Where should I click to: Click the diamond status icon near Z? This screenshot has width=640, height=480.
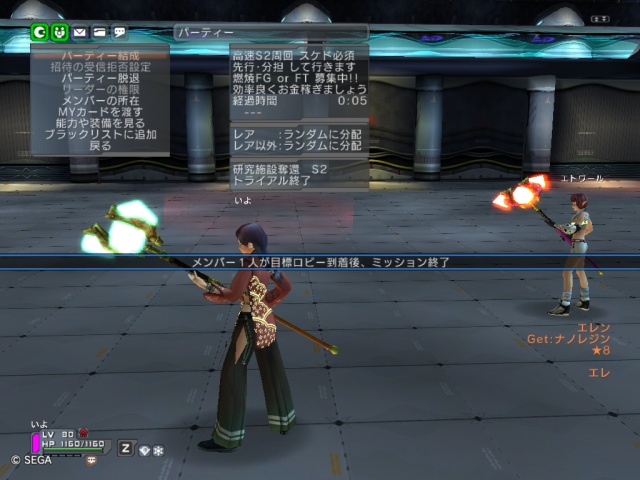[x=144, y=450]
